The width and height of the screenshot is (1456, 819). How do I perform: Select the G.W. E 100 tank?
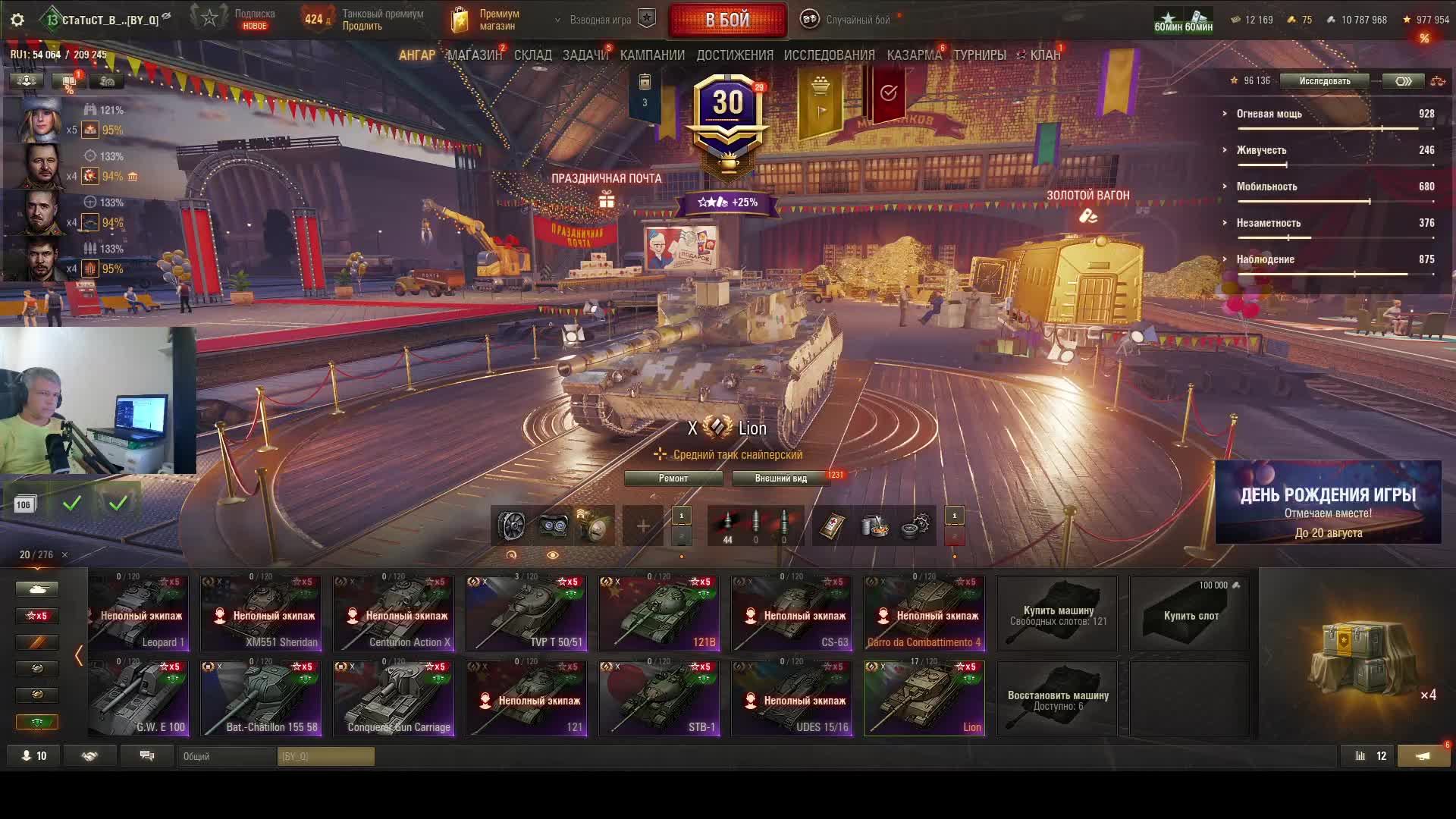[139, 698]
